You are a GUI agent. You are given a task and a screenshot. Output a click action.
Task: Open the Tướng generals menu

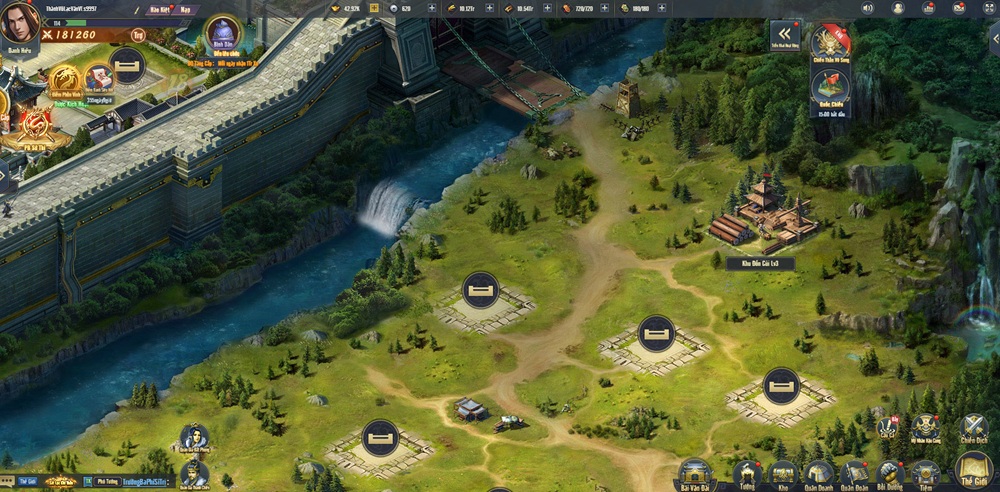click(746, 473)
